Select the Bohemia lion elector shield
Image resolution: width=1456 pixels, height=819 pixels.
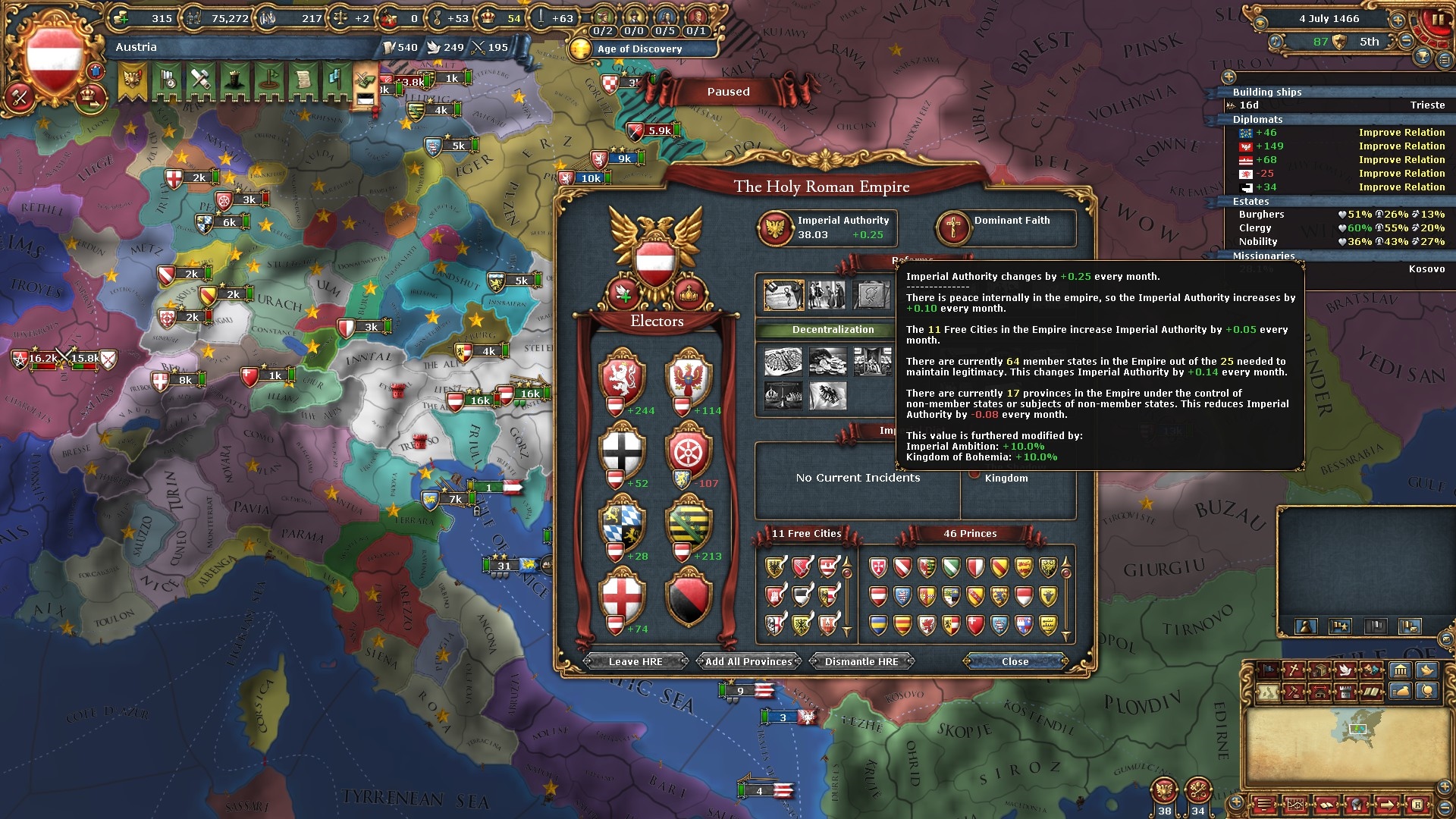(x=622, y=376)
